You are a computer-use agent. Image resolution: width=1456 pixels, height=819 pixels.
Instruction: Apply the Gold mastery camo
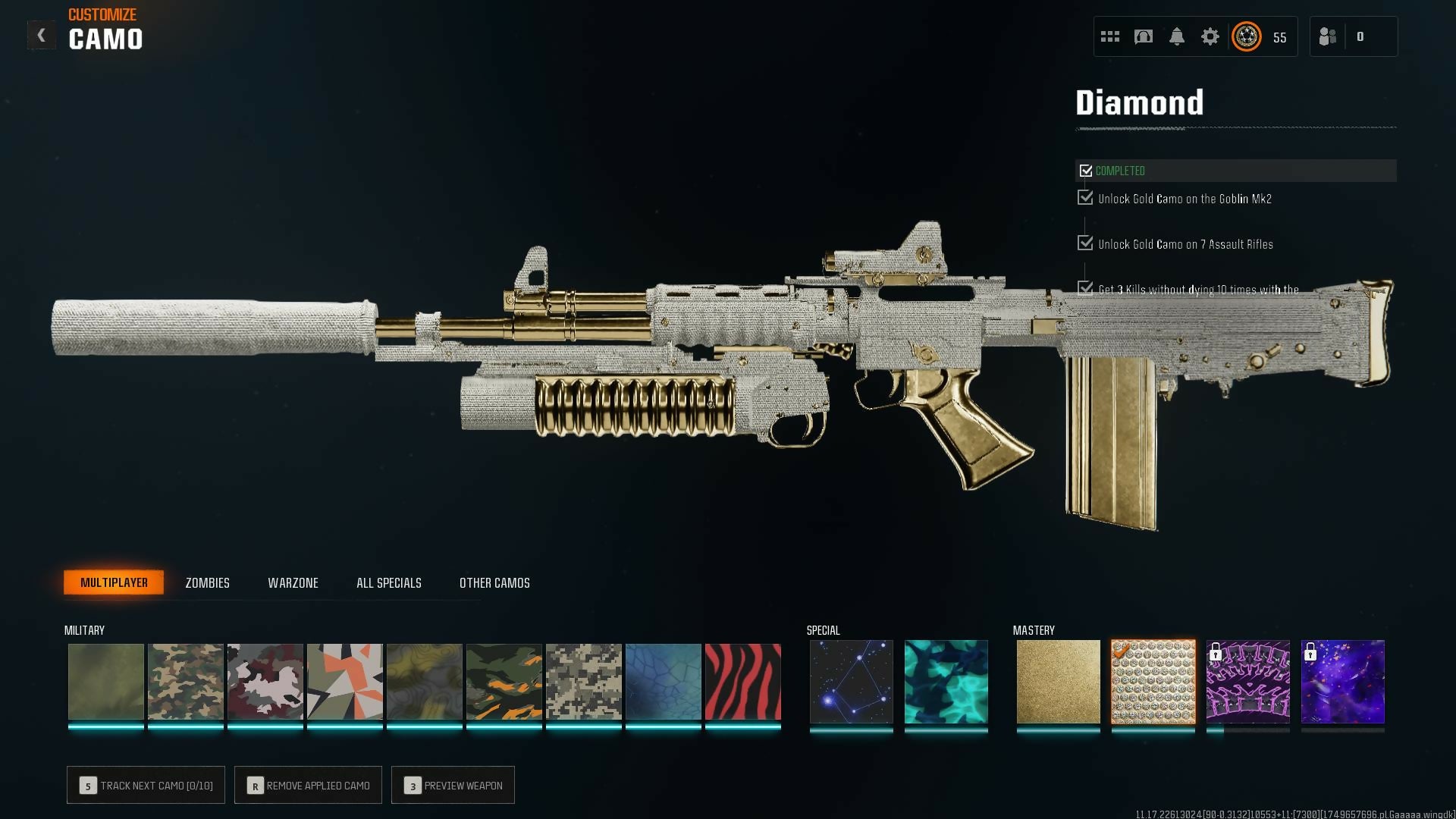tap(1058, 682)
